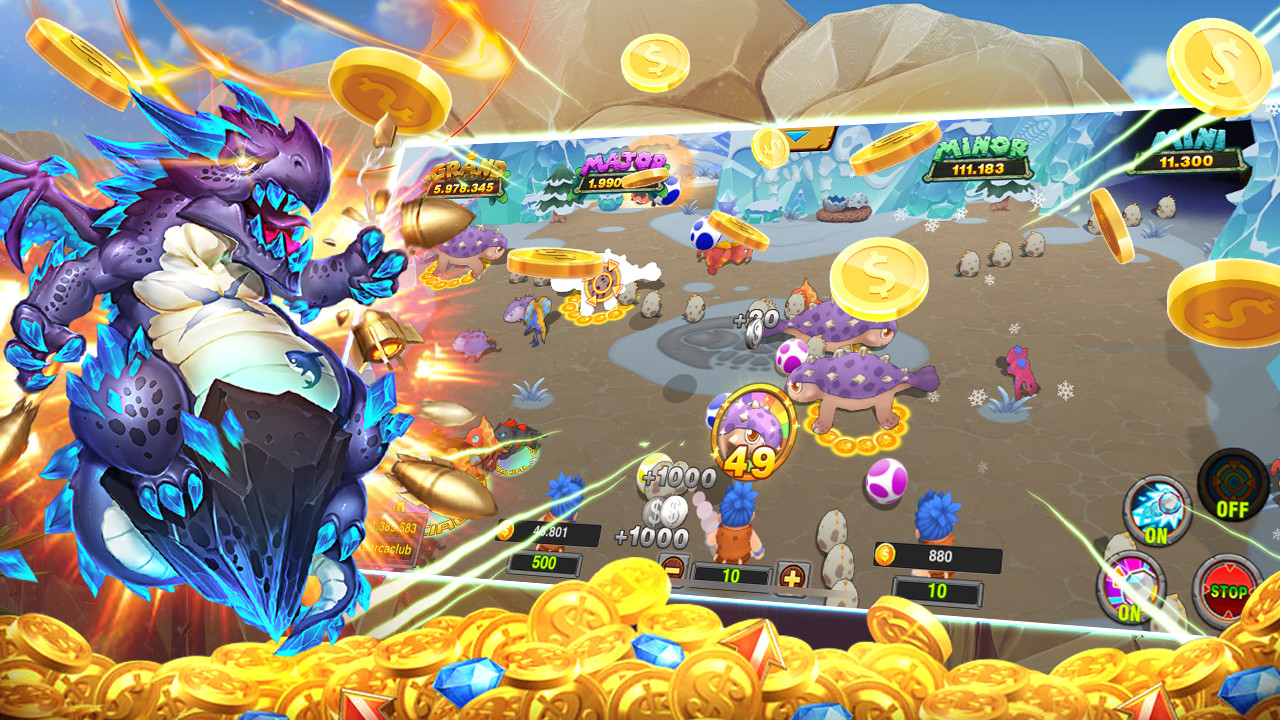The height and width of the screenshot is (720, 1280).
Task: Decrease the bet with the minus button
Action: pos(675,569)
